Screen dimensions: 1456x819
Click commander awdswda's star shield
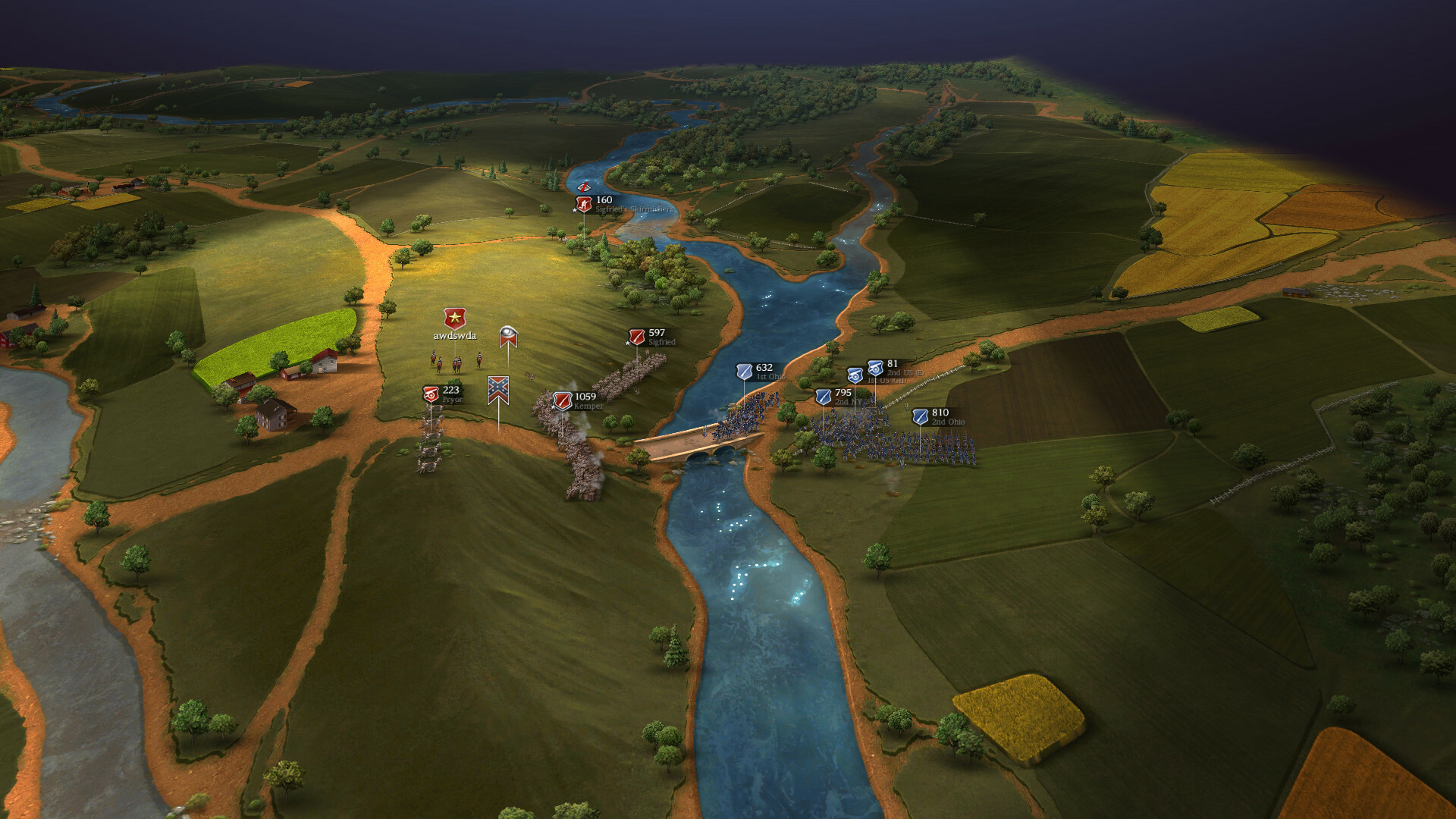point(454,317)
